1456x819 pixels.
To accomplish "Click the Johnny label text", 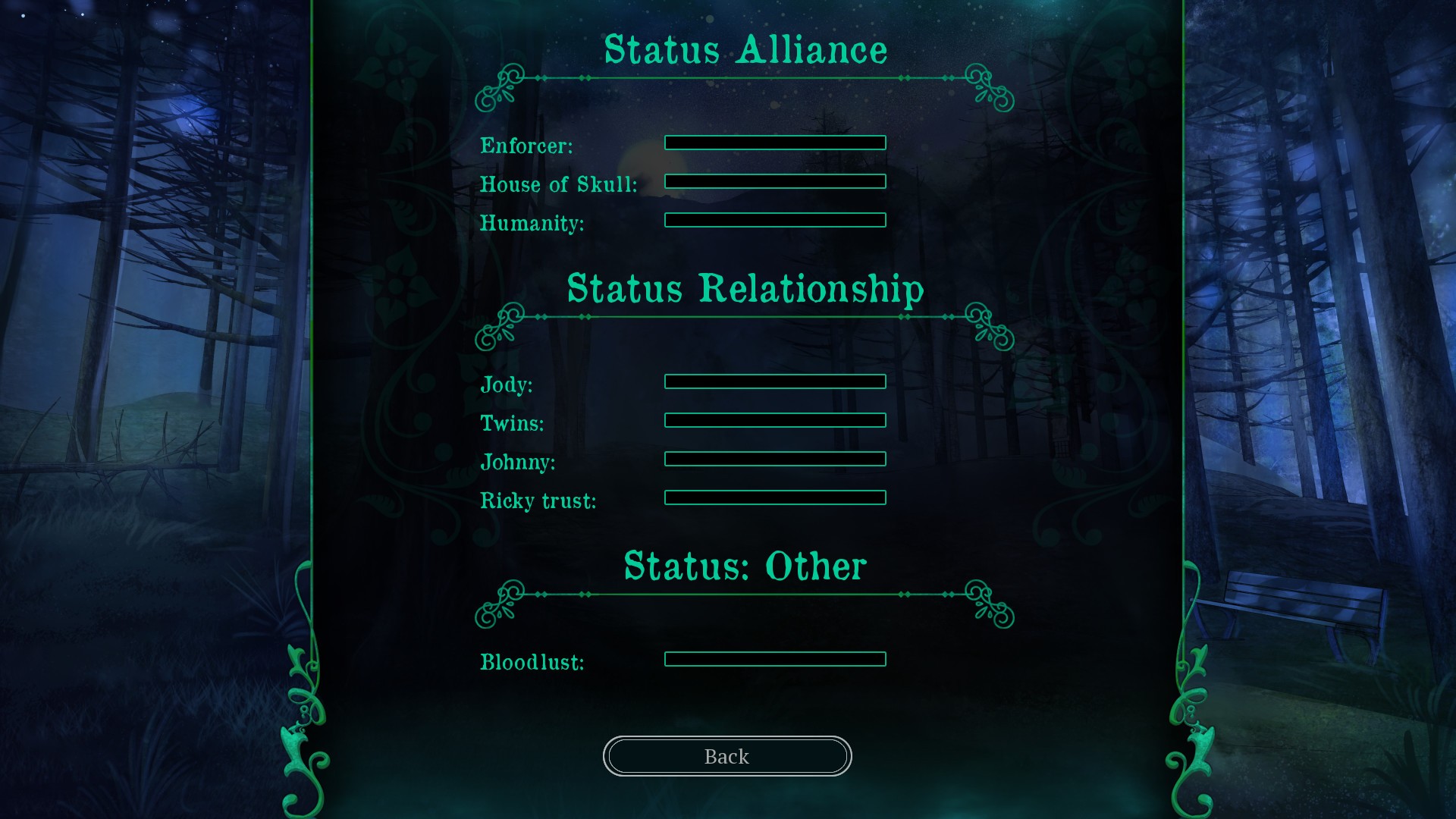I will click(519, 463).
